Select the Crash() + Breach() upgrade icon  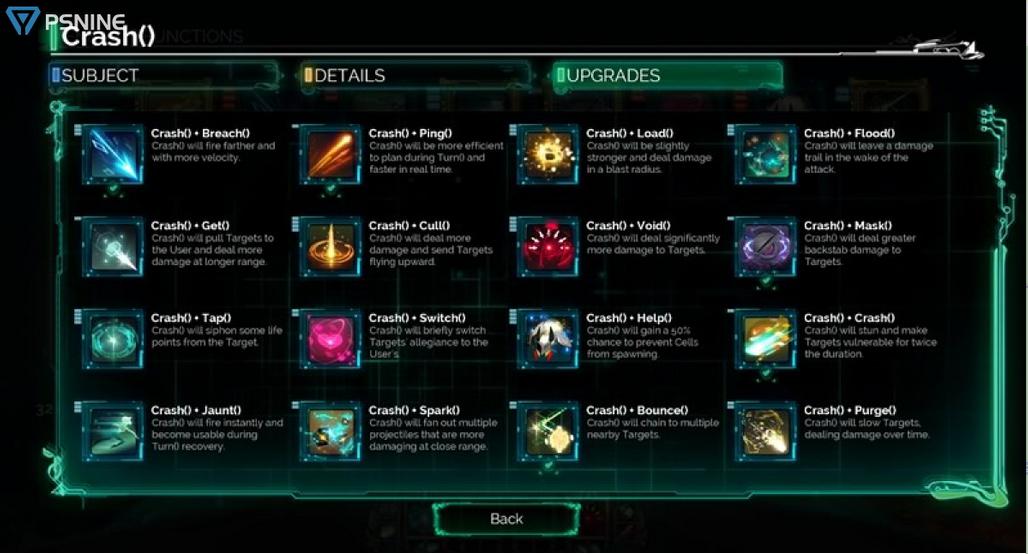point(113,154)
